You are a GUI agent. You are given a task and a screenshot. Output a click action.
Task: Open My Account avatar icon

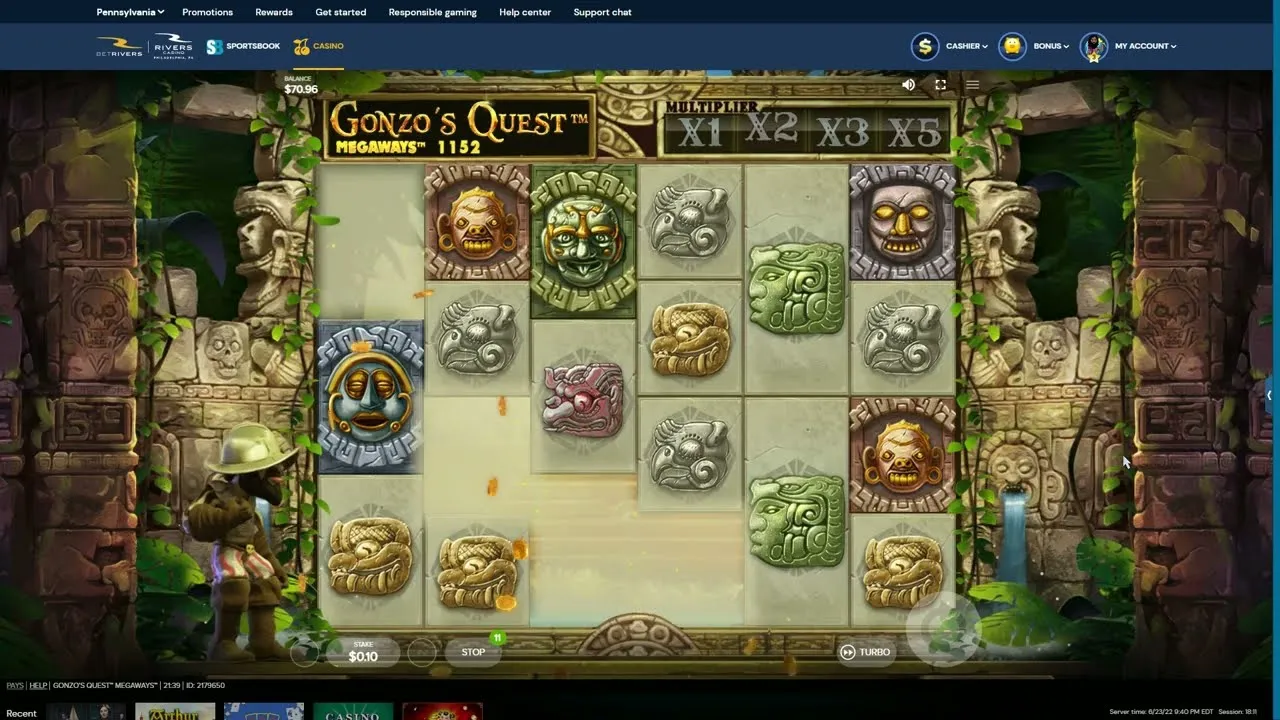click(1092, 45)
